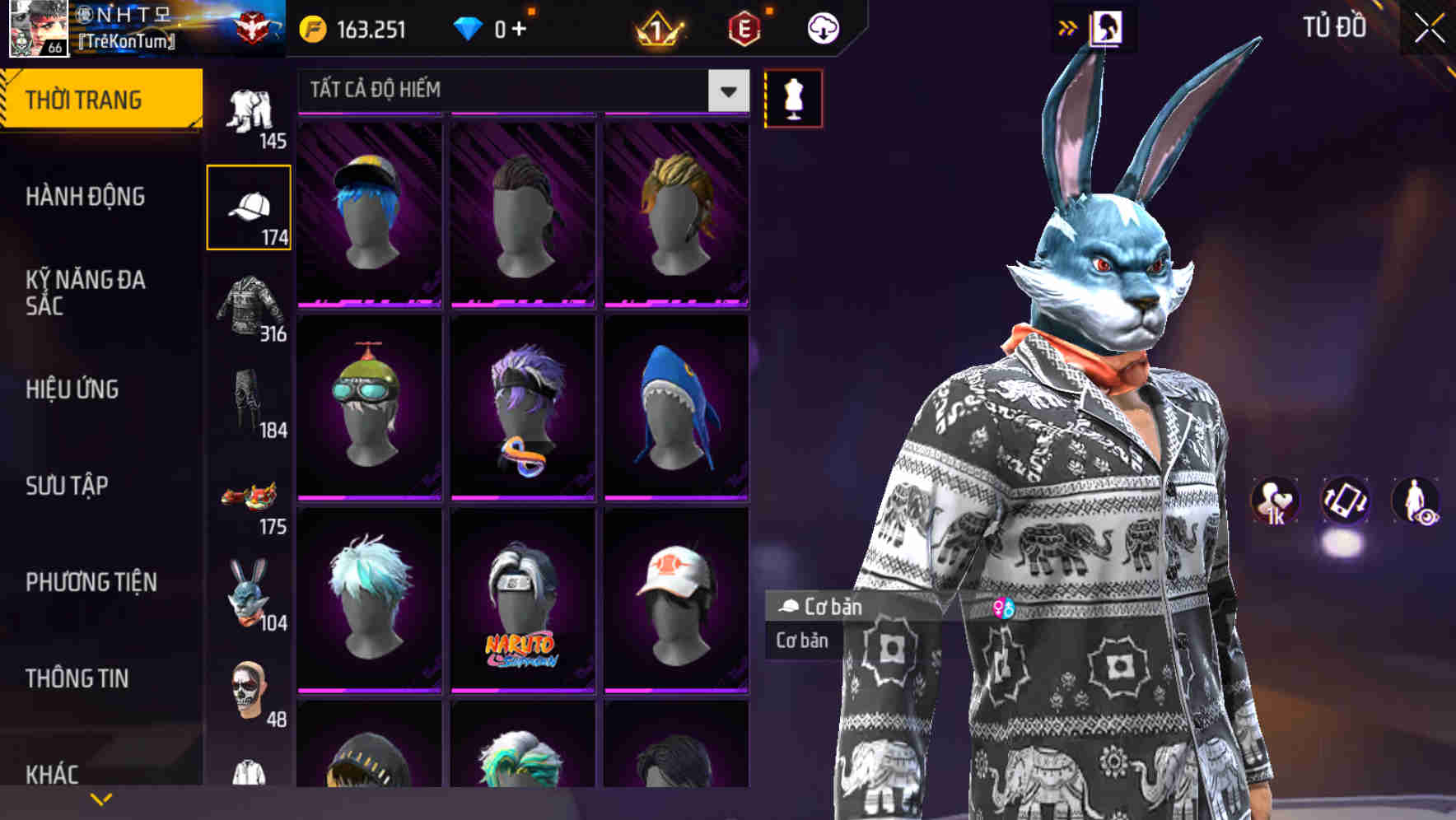Viewport: 1456px width, 820px height.
Task: Open the shirt category with 316 items
Action: pyautogui.click(x=248, y=305)
